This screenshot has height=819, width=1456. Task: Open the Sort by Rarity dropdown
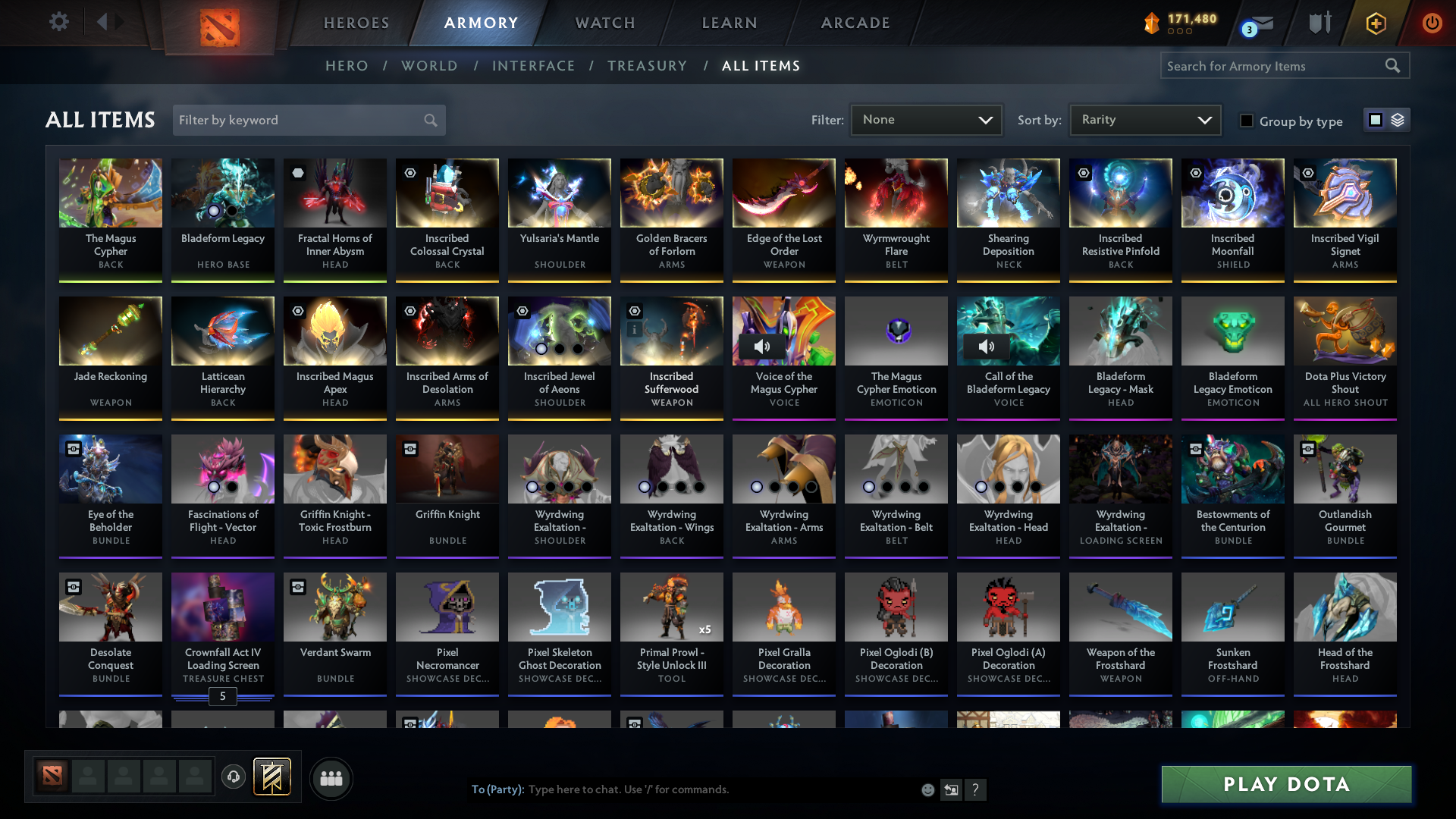click(1144, 119)
